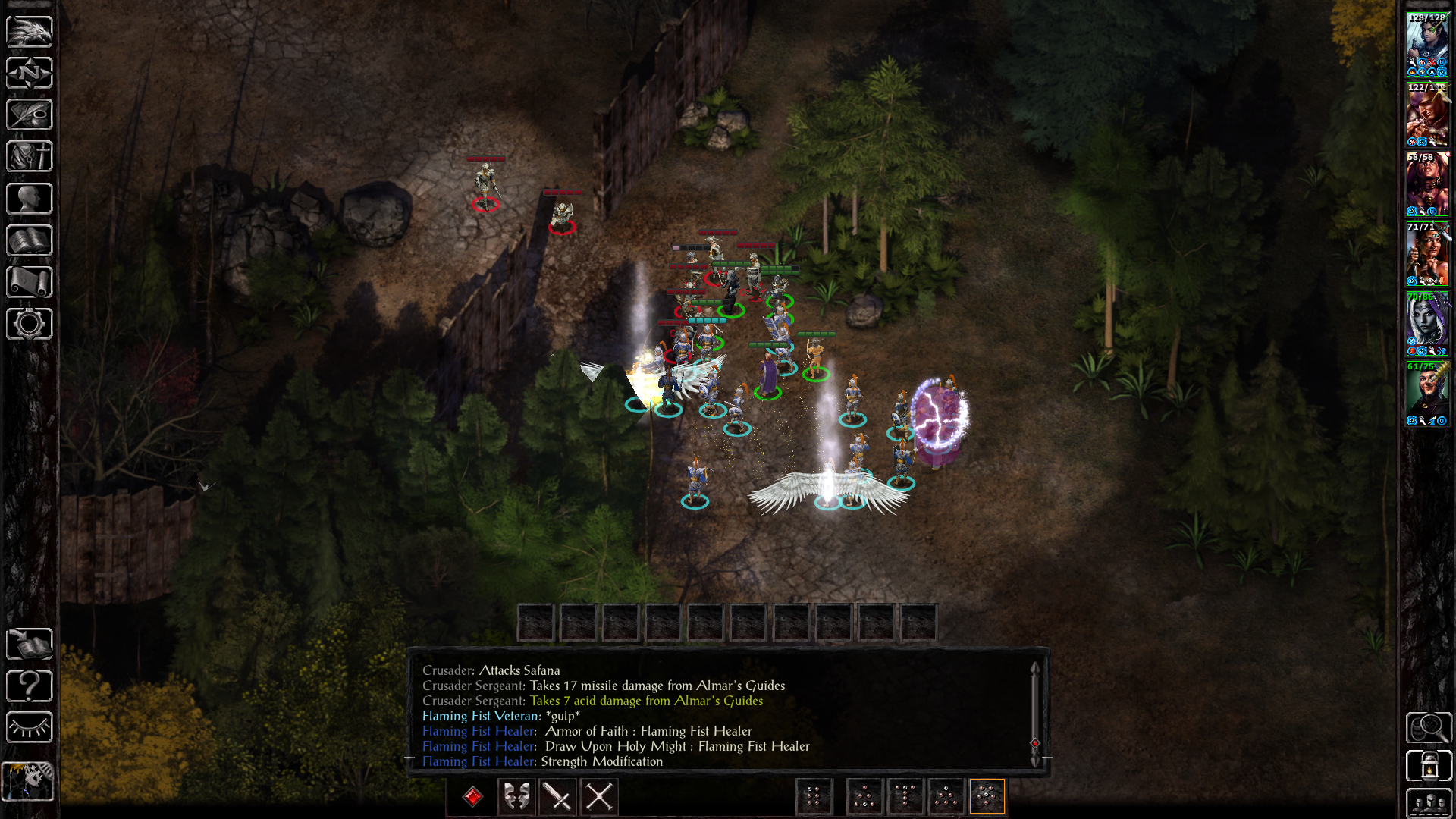This screenshot has height=819, width=1456.
Task: Click the lantern rest button
Action: point(1429,766)
